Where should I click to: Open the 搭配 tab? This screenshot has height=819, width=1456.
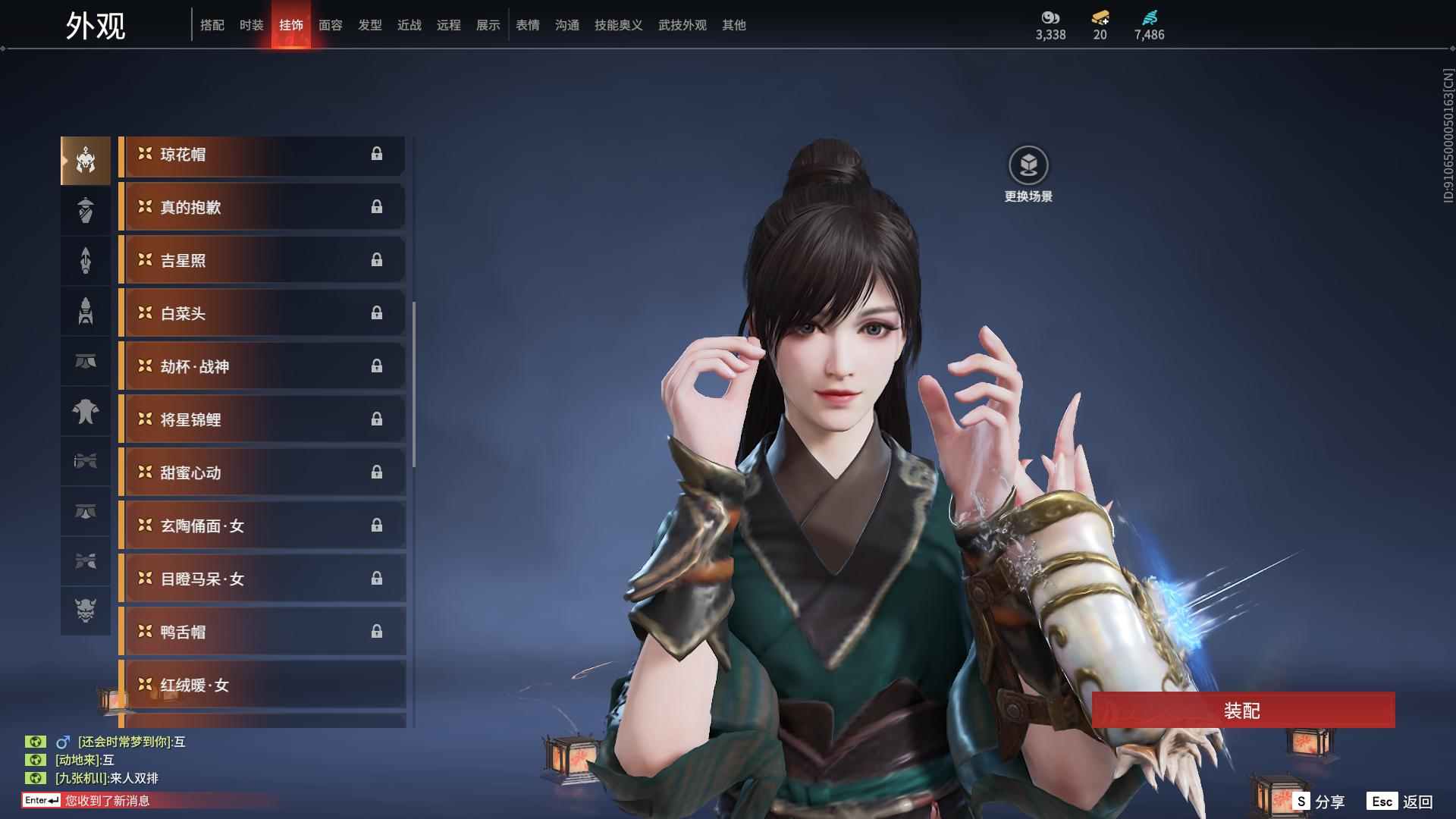pyautogui.click(x=212, y=25)
